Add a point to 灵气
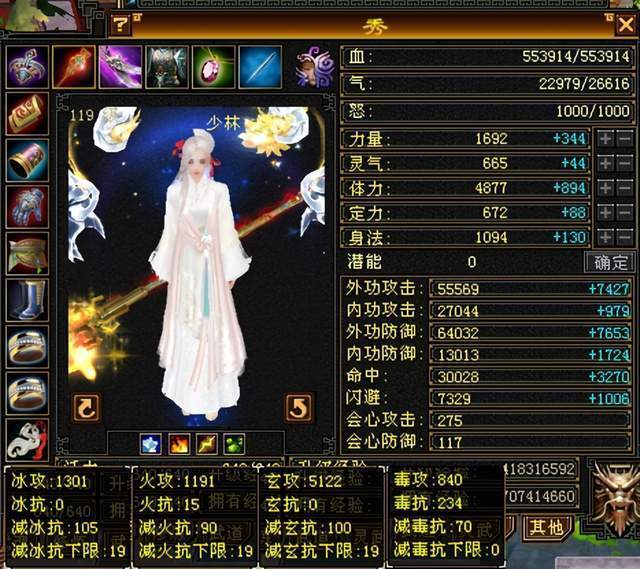 pos(605,163)
